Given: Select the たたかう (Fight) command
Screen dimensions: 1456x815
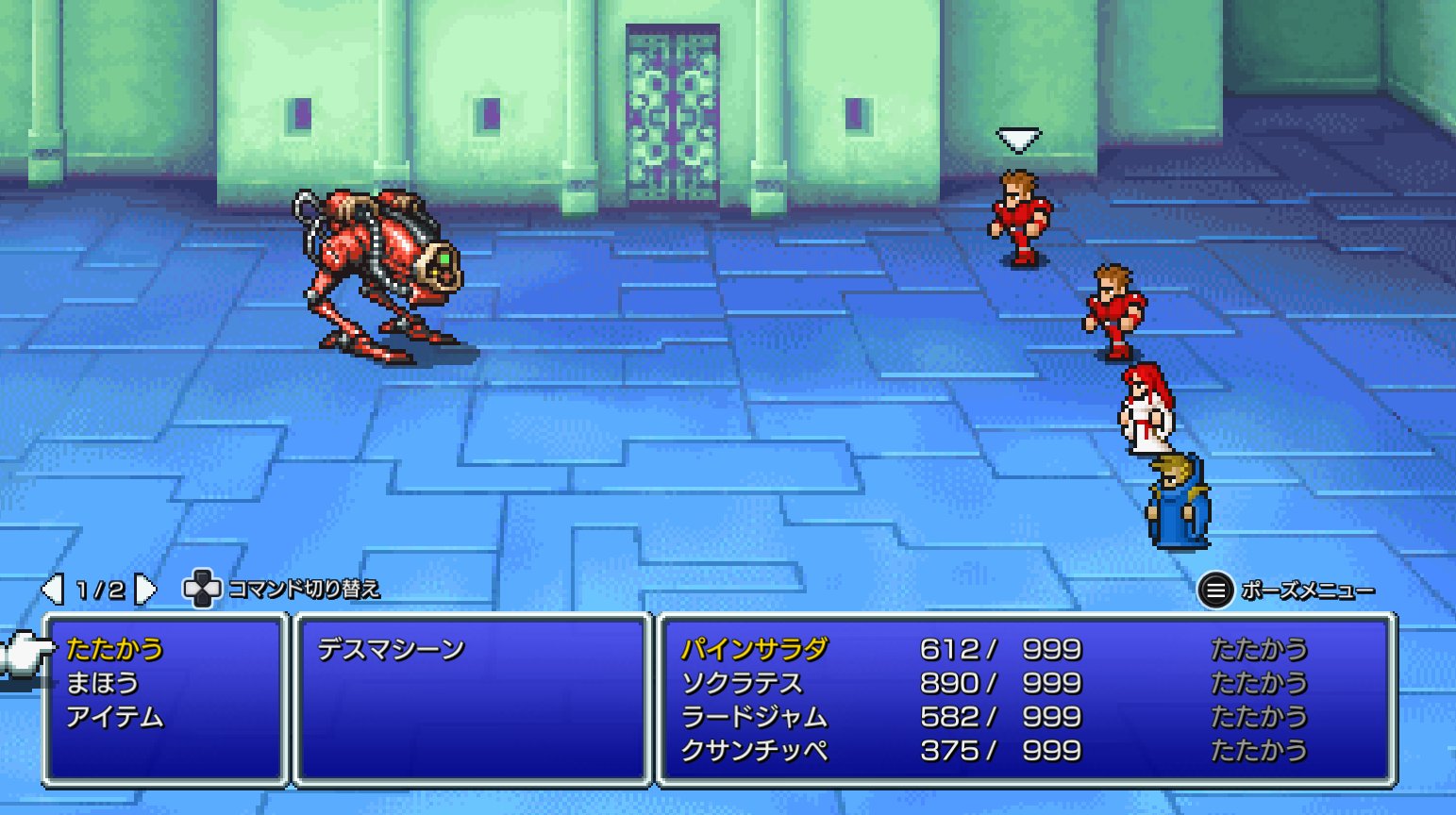Looking at the screenshot, I should (x=114, y=649).
